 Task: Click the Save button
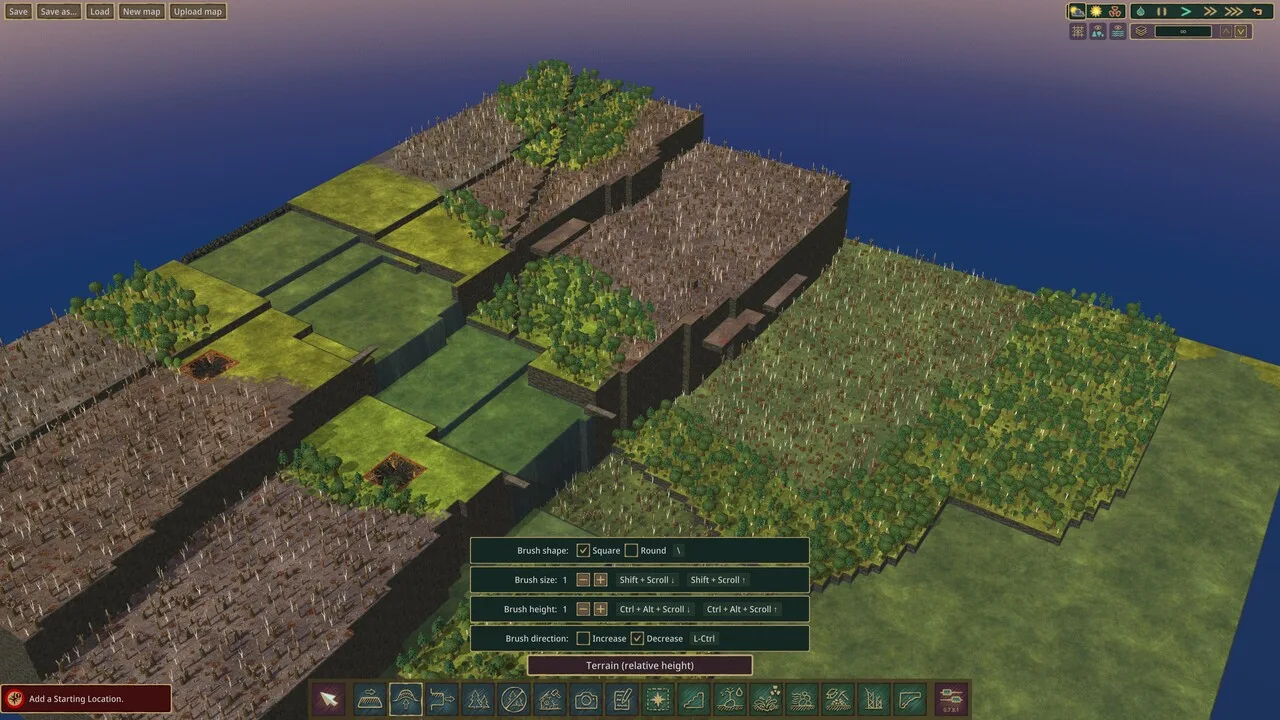[18, 12]
